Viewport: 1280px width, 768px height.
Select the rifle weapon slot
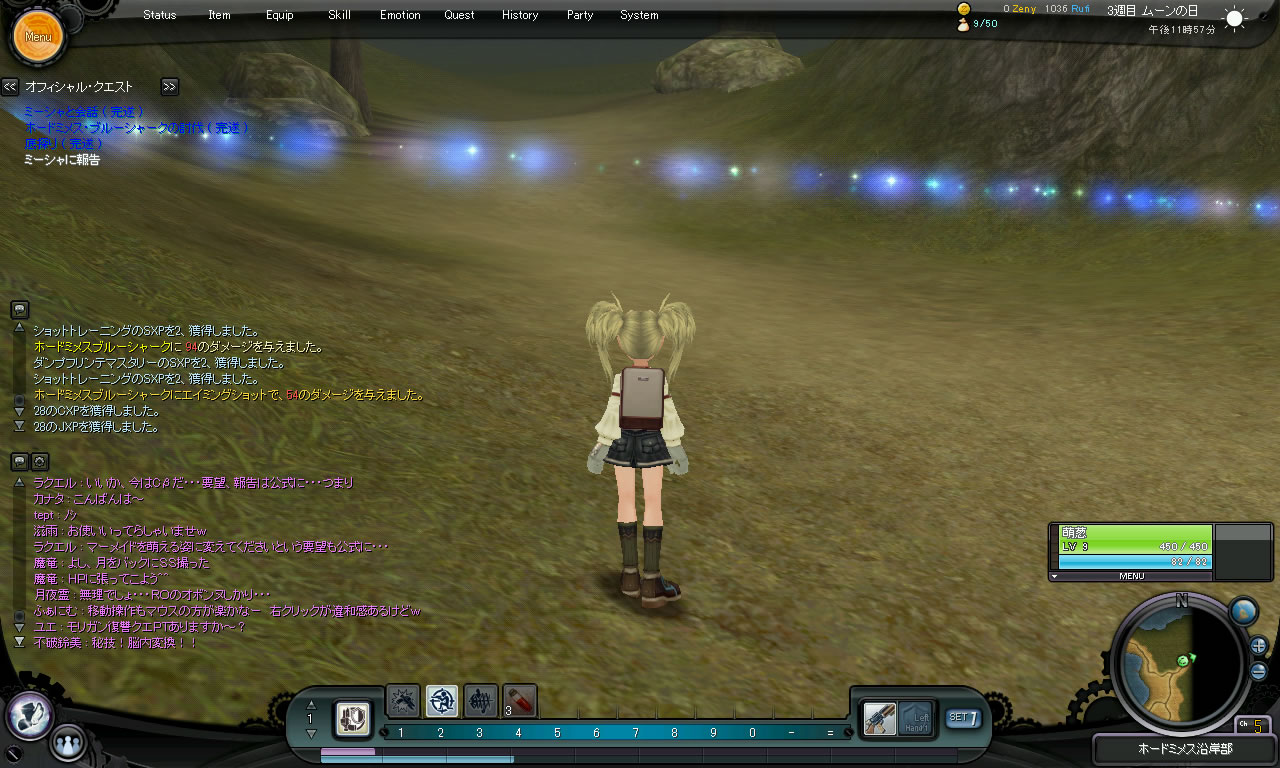880,718
